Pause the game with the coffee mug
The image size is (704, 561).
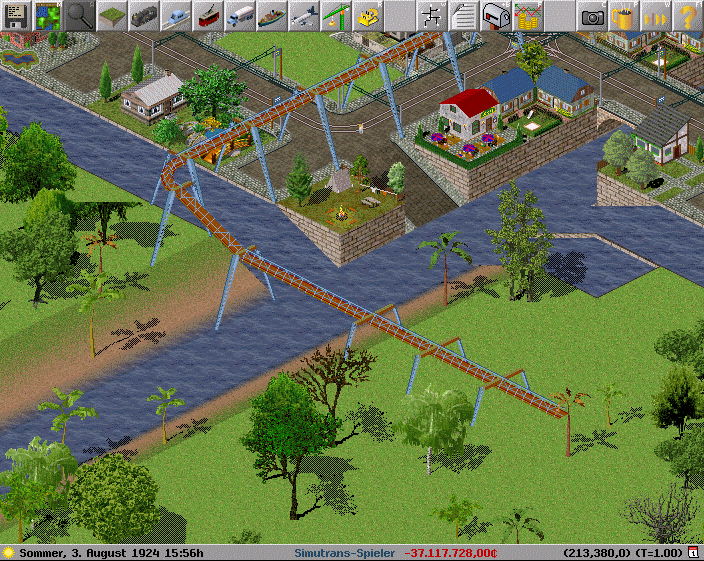[624, 15]
